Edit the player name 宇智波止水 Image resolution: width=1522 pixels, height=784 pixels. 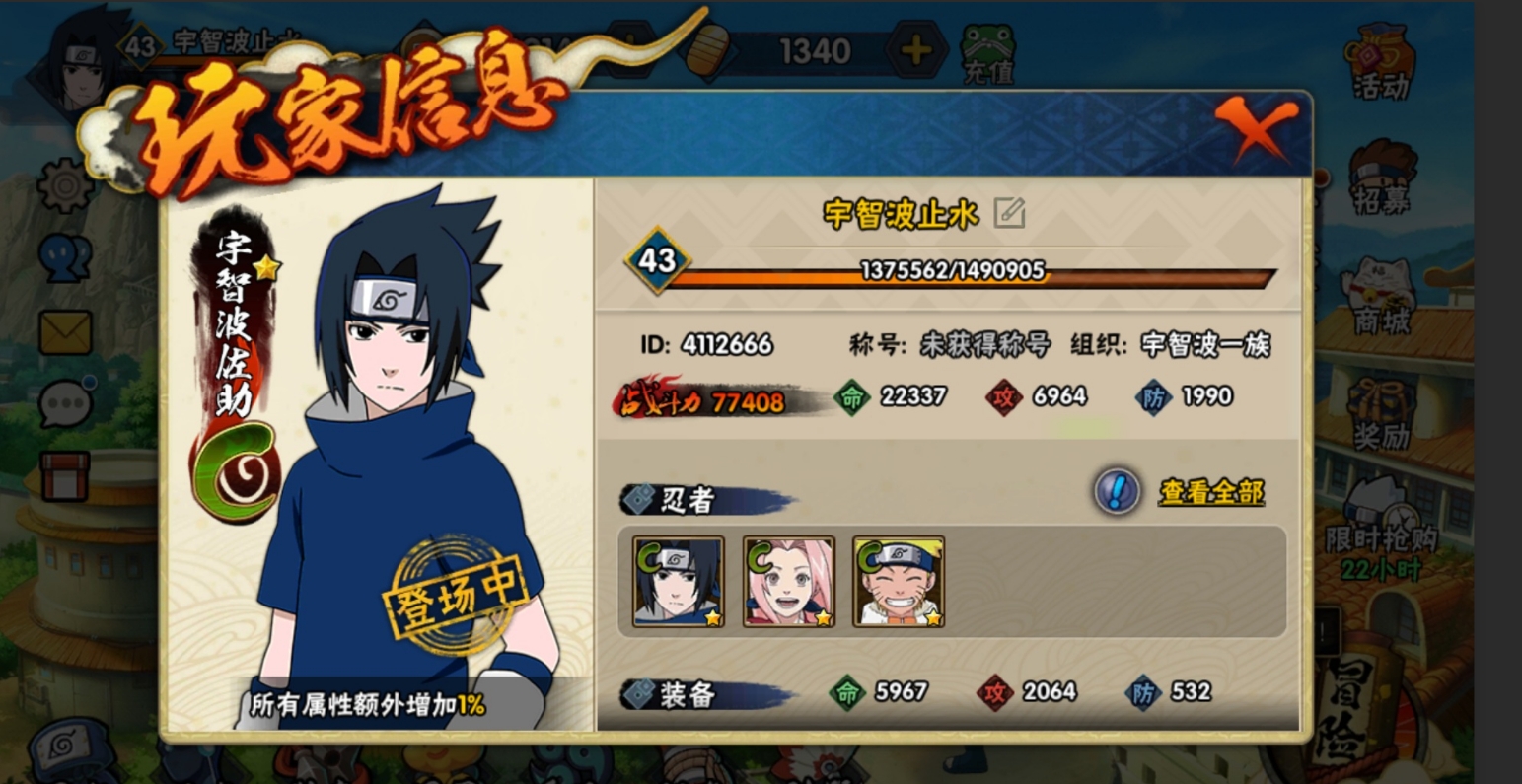[x=1009, y=212]
